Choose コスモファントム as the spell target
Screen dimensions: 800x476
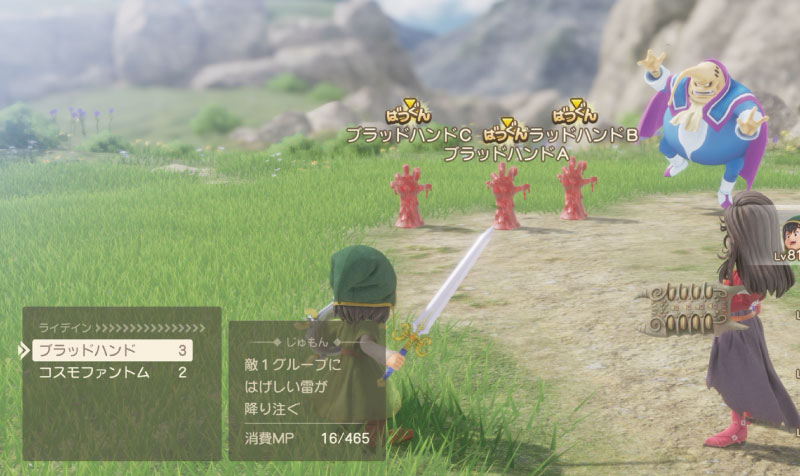tap(111, 373)
